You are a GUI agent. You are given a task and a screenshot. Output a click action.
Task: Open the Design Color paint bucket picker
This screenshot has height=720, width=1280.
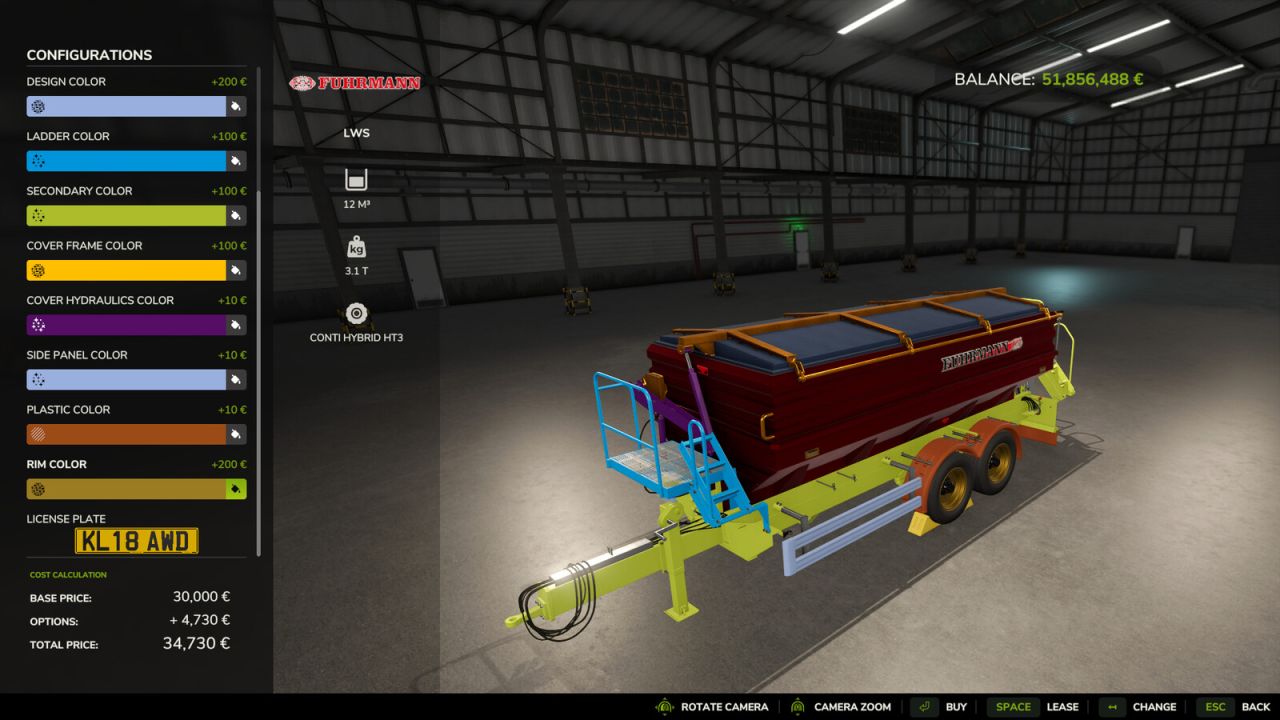point(236,105)
